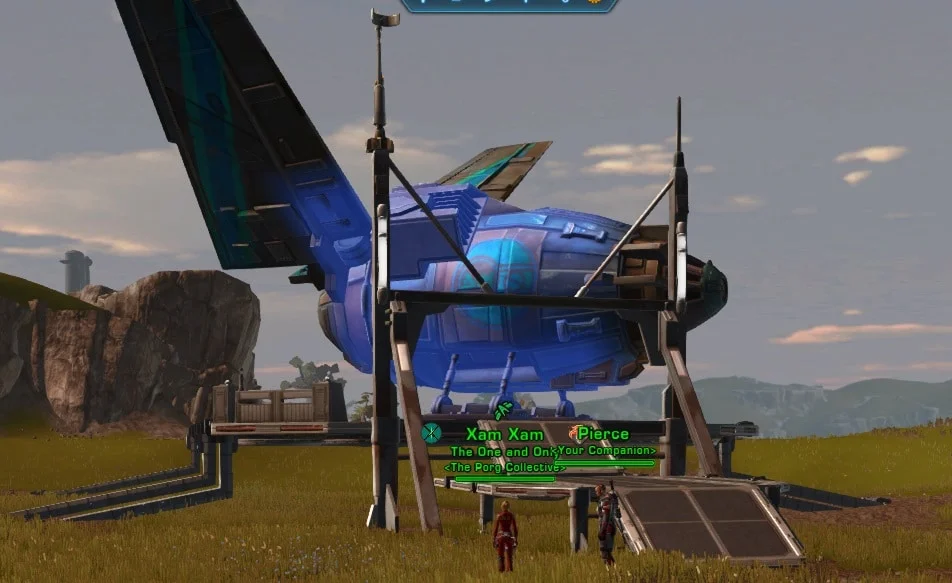Select the Xam Xam player nameplate
952x583 pixels.
coord(504,434)
